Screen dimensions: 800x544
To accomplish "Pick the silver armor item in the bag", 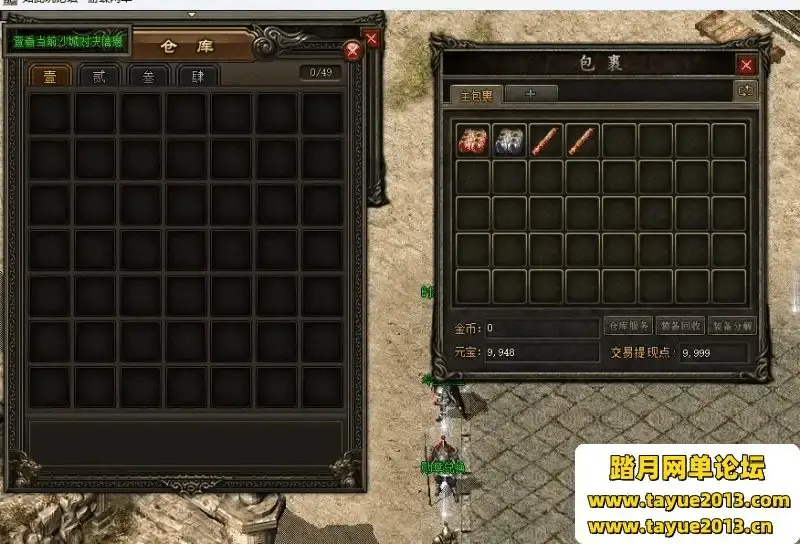I will click(510, 140).
